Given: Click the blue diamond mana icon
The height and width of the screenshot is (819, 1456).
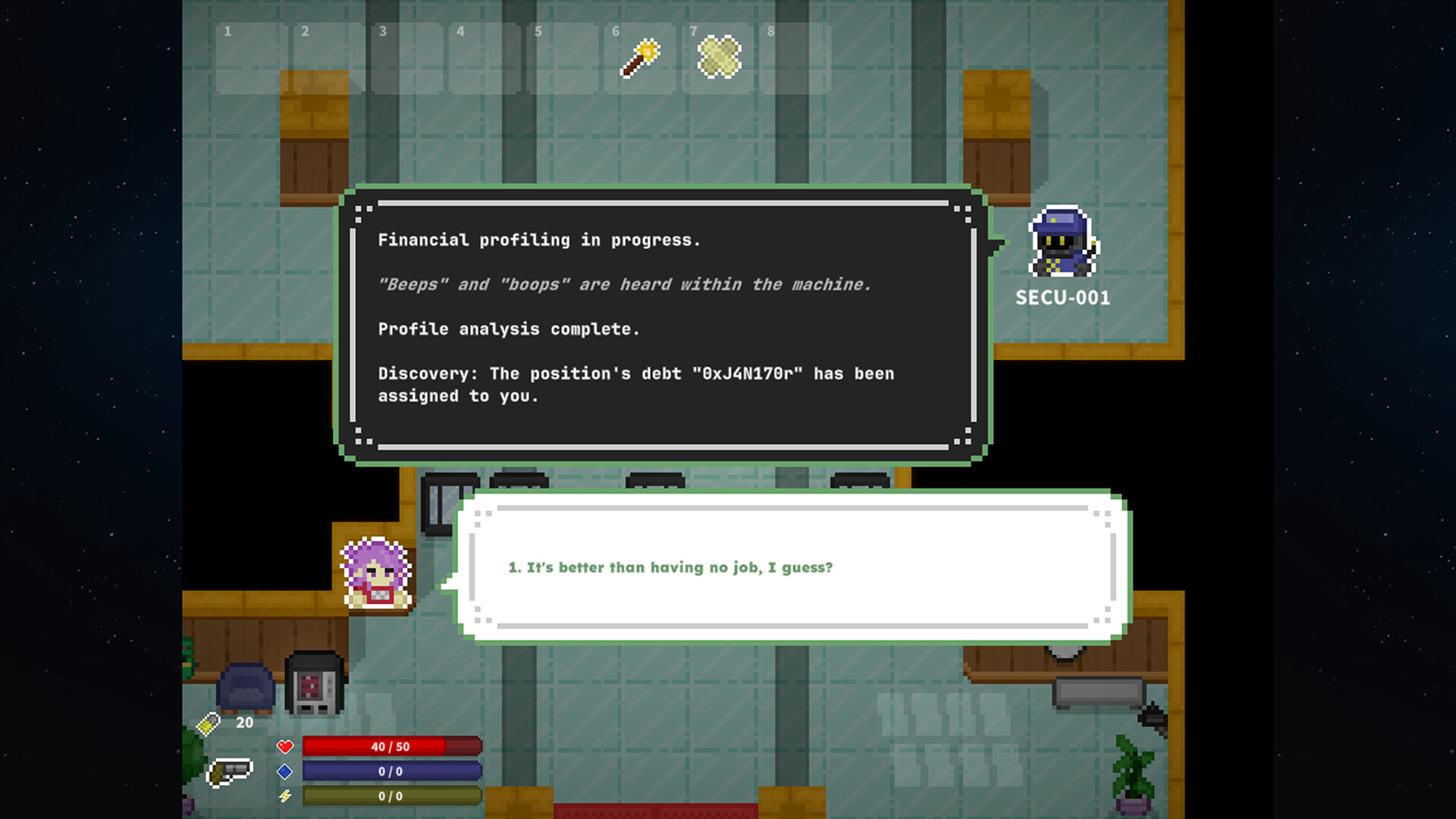Looking at the screenshot, I should pyautogui.click(x=285, y=771).
